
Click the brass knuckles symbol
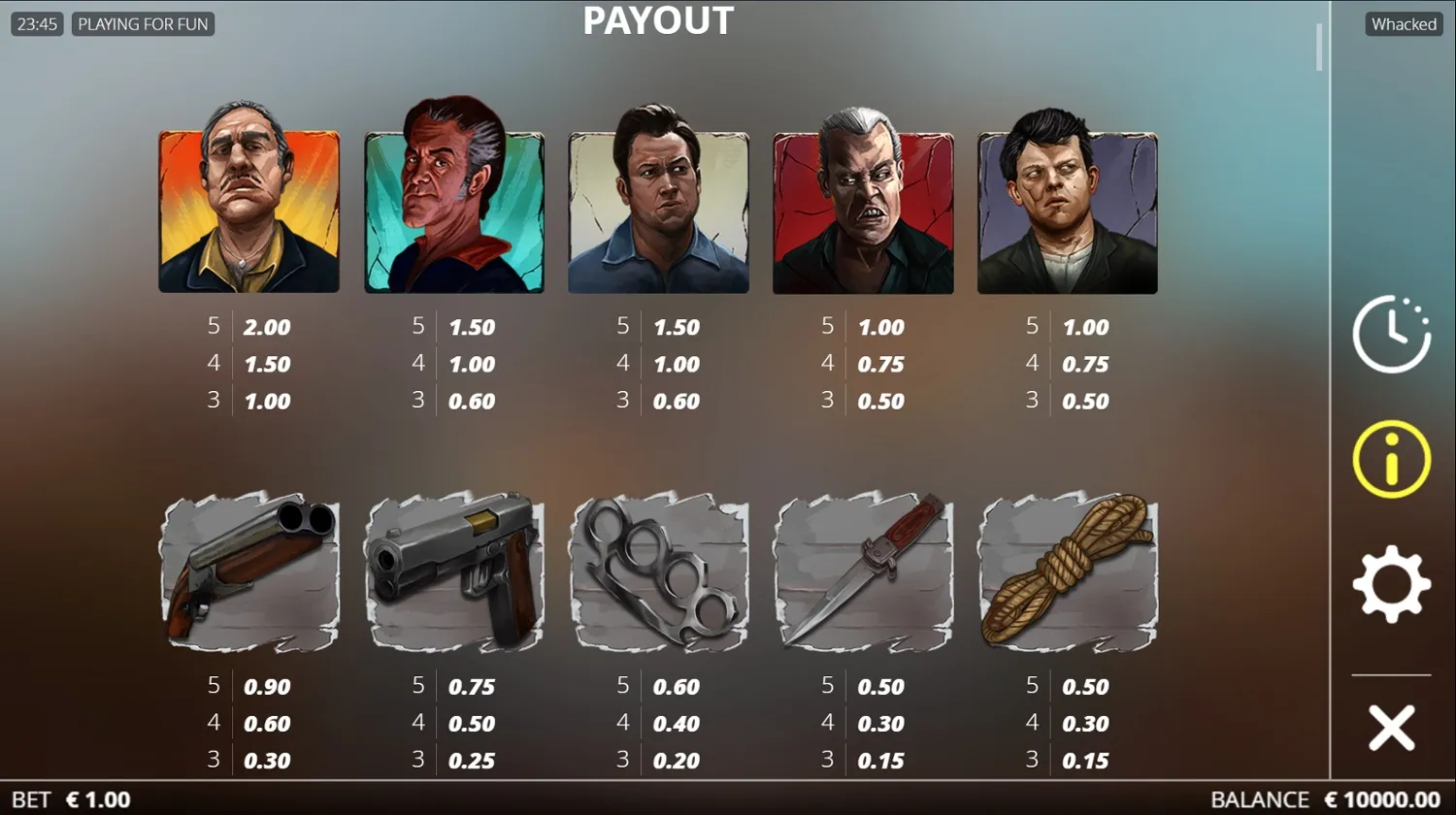[x=659, y=574]
